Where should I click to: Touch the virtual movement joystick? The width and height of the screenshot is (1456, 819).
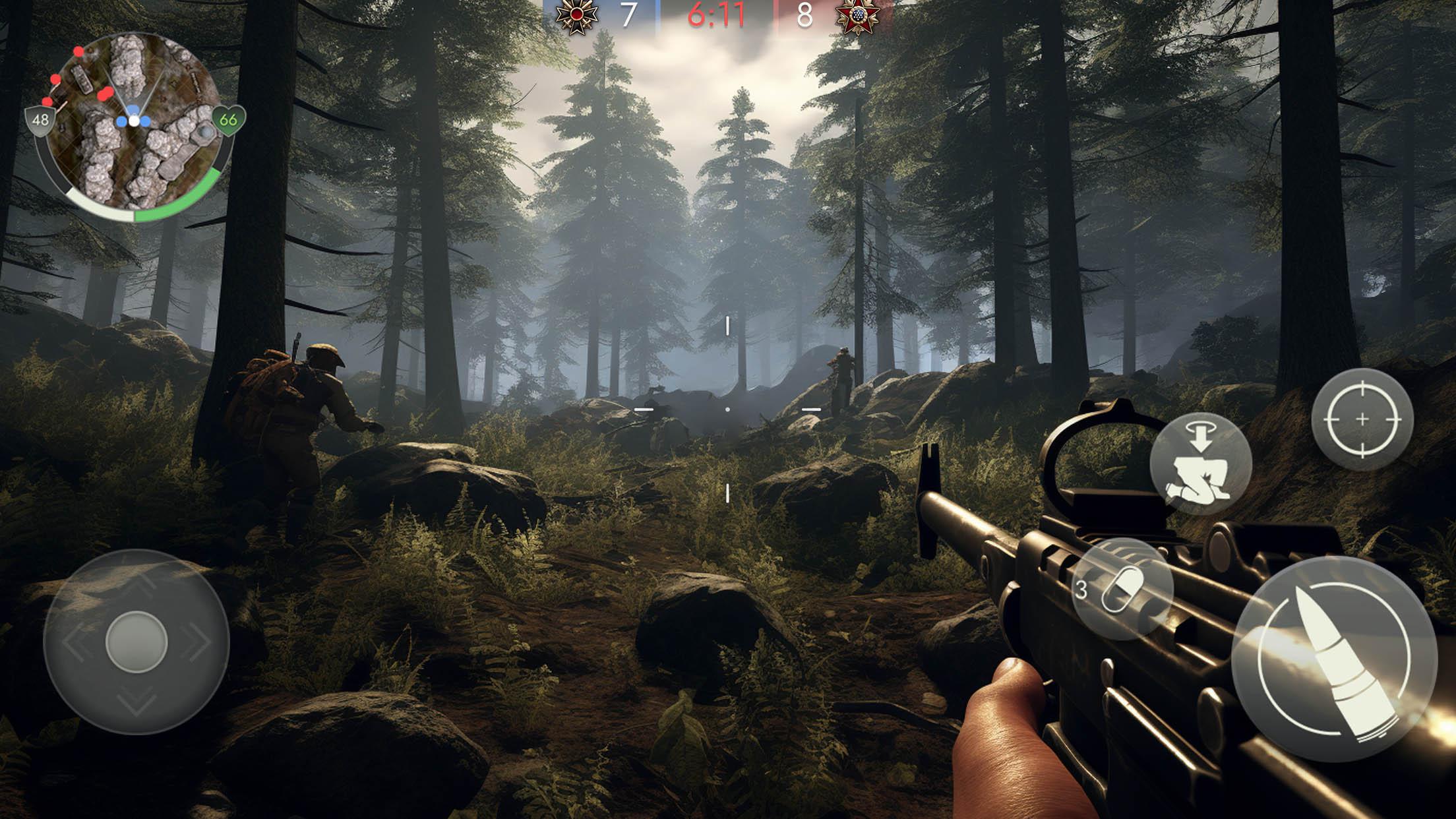136,641
